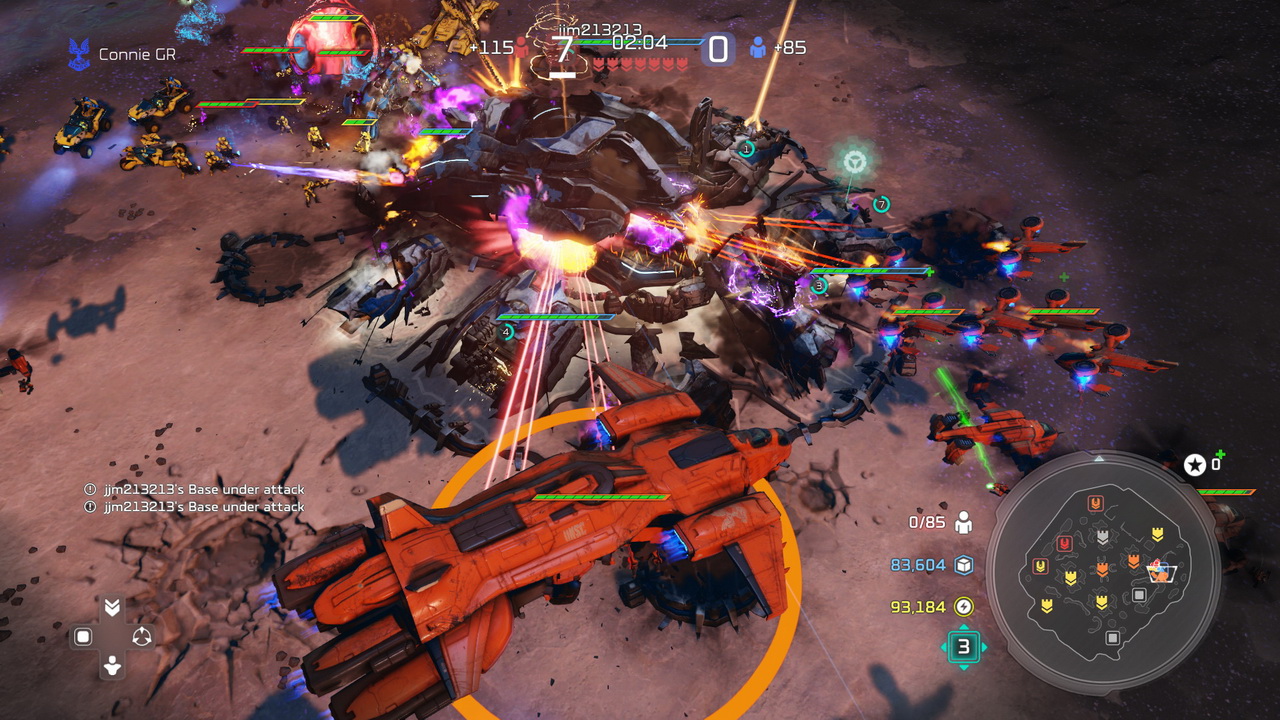Click the double-chevron icon on the cross pad
Screen dimensions: 1280x720
(x=112, y=608)
